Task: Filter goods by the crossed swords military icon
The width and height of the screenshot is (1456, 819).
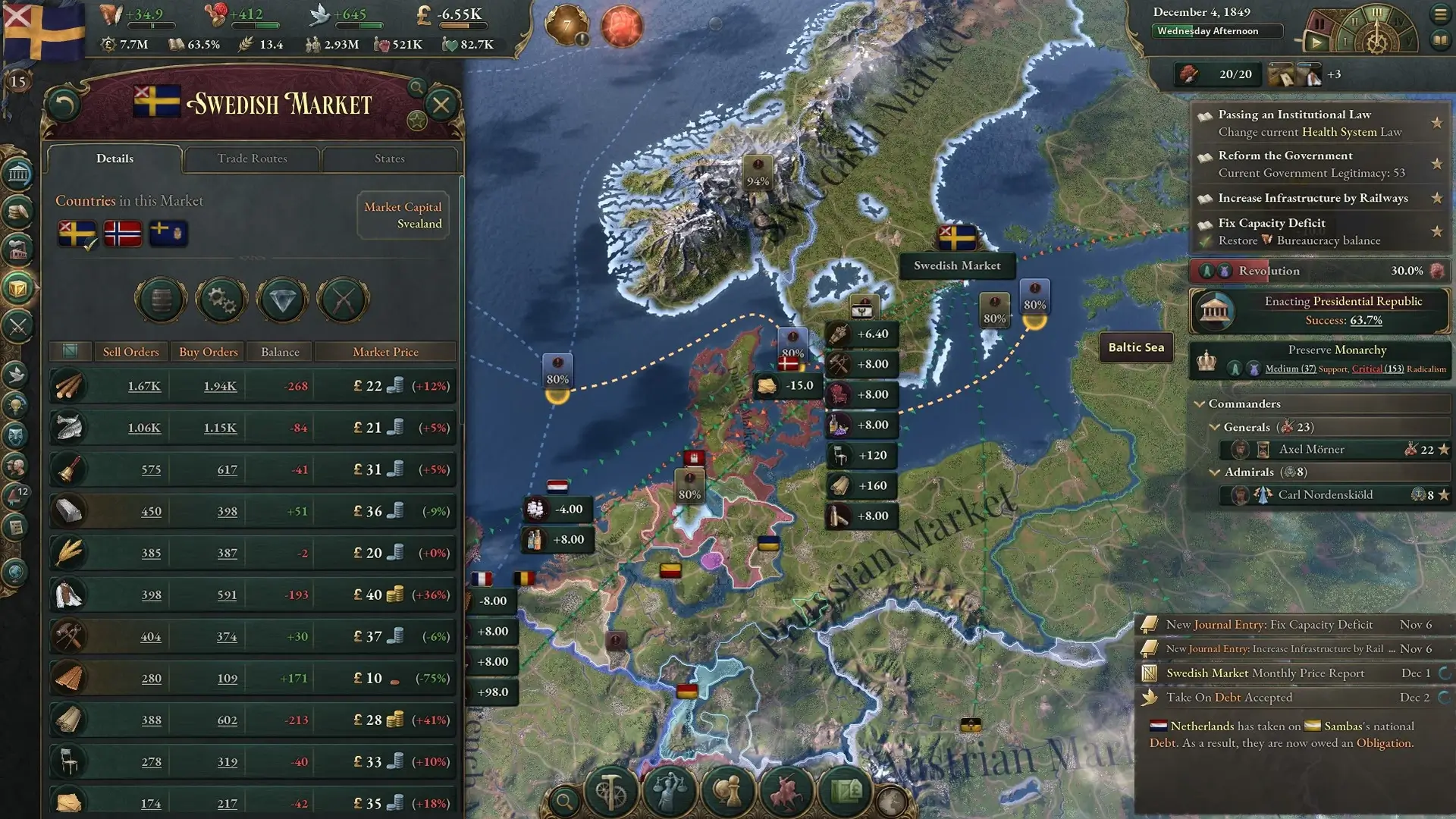Action: (343, 300)
